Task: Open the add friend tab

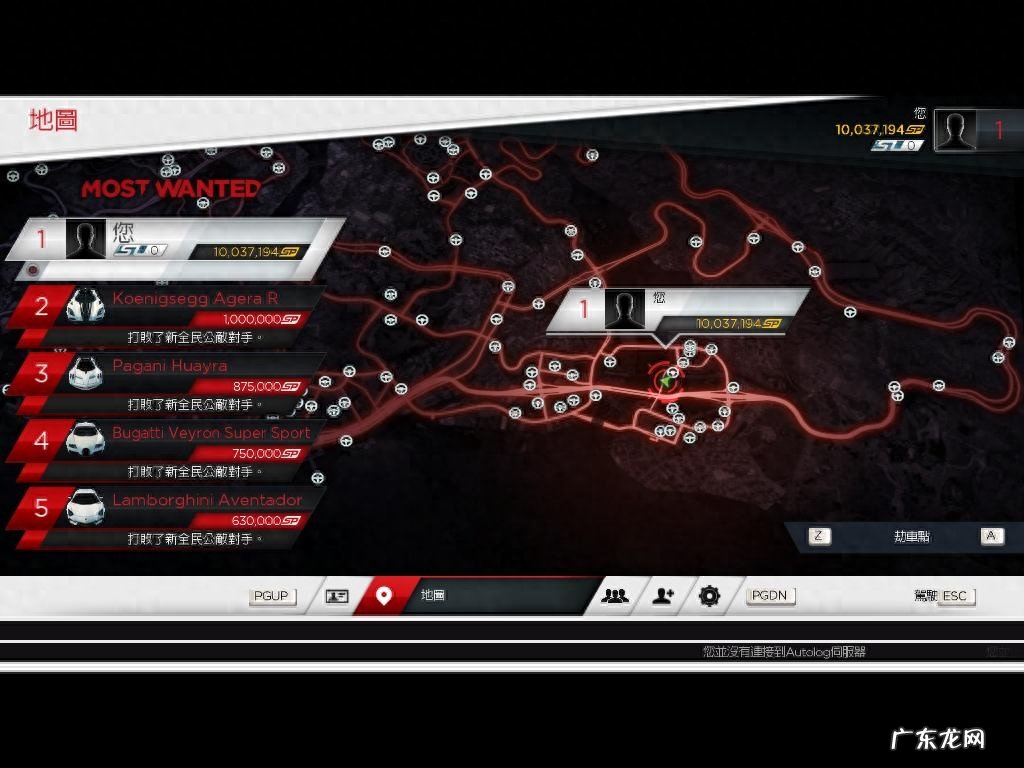Action: click(x=663, y=596)
